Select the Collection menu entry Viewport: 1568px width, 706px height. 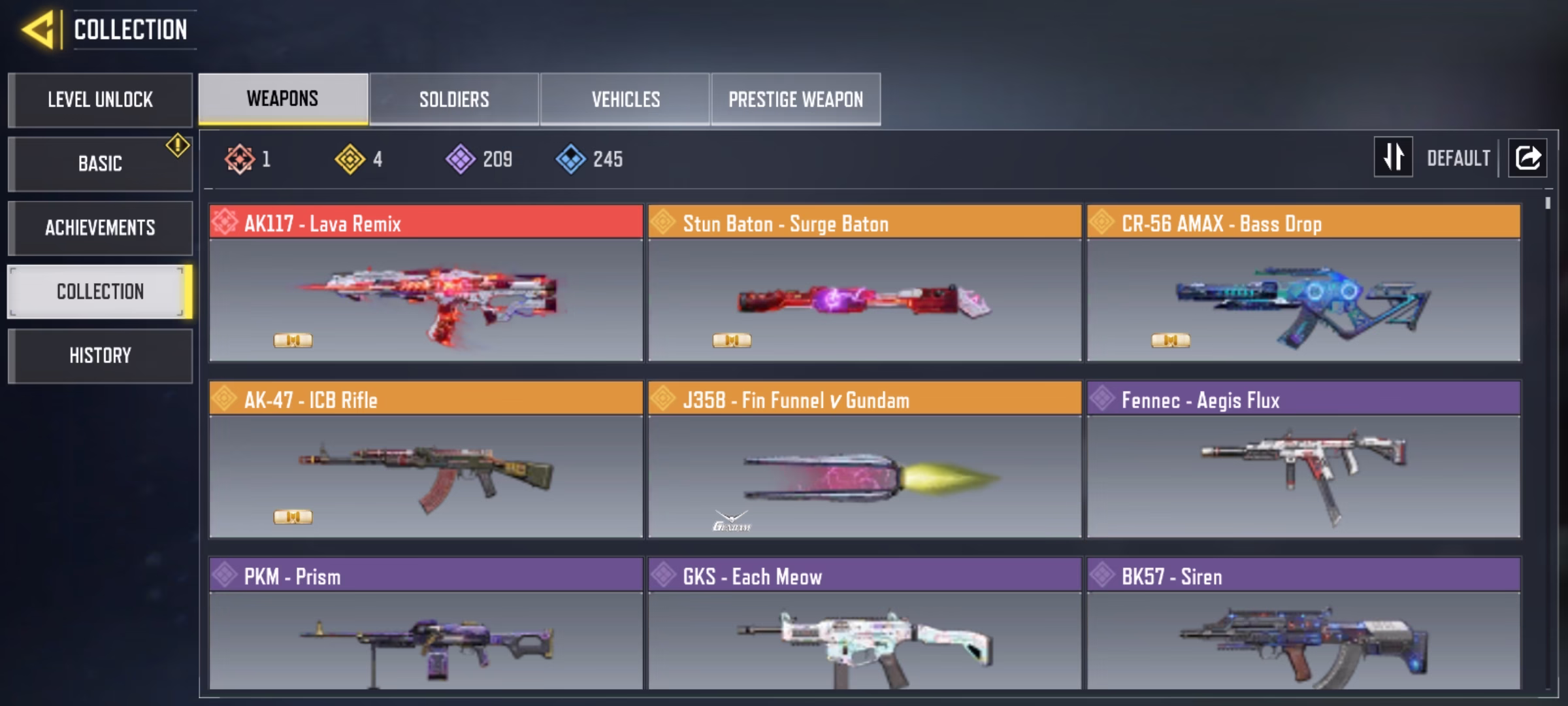[x=100, y=292]
